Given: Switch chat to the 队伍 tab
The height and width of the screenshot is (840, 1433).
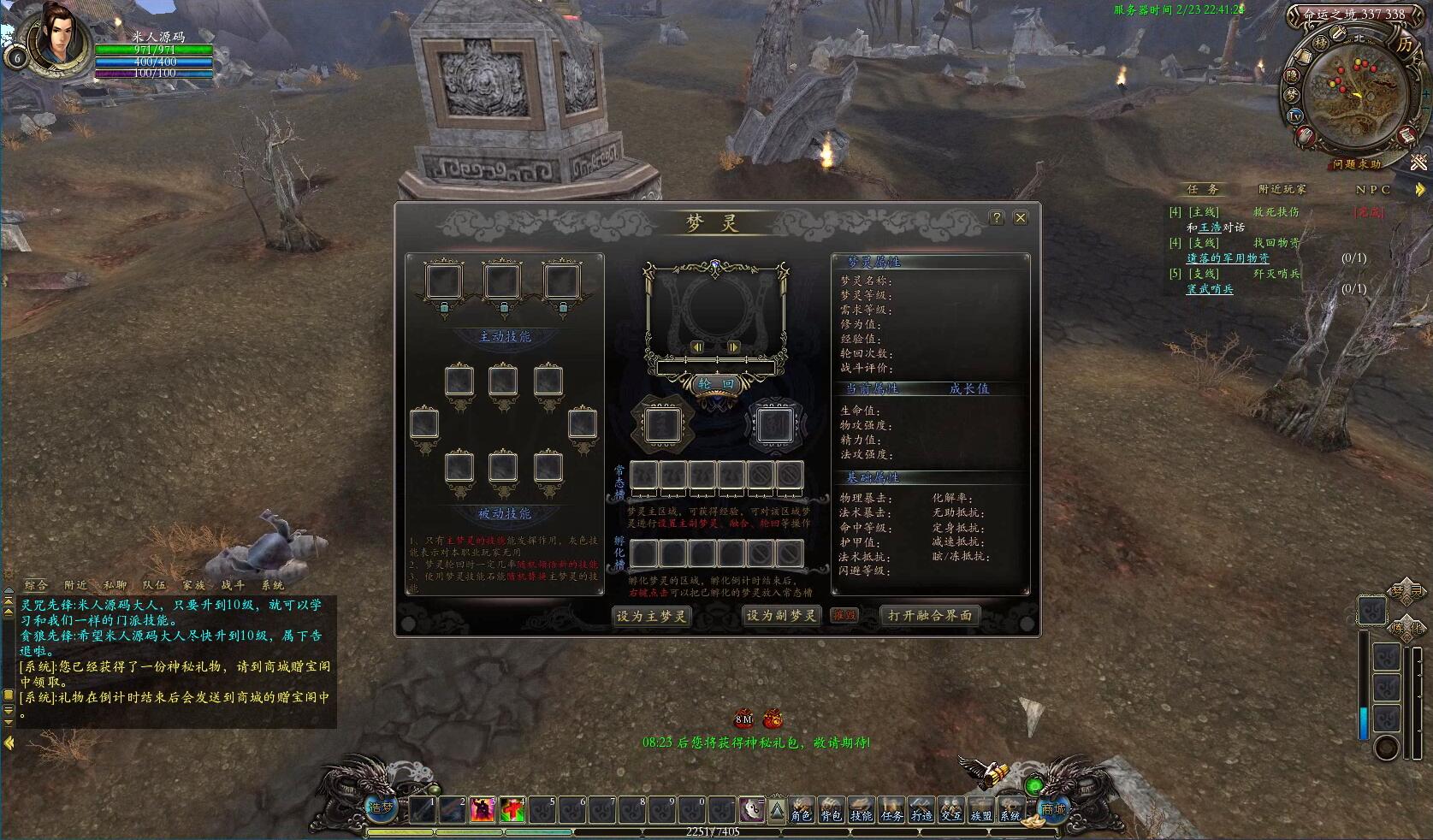Looking at the screenshot, I should coord(155,585).
